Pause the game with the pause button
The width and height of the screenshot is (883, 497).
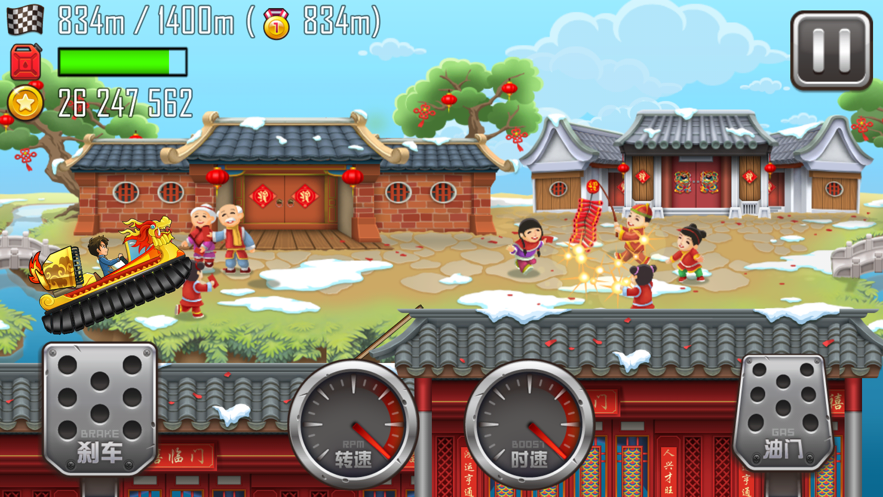(x=831, y=50)
